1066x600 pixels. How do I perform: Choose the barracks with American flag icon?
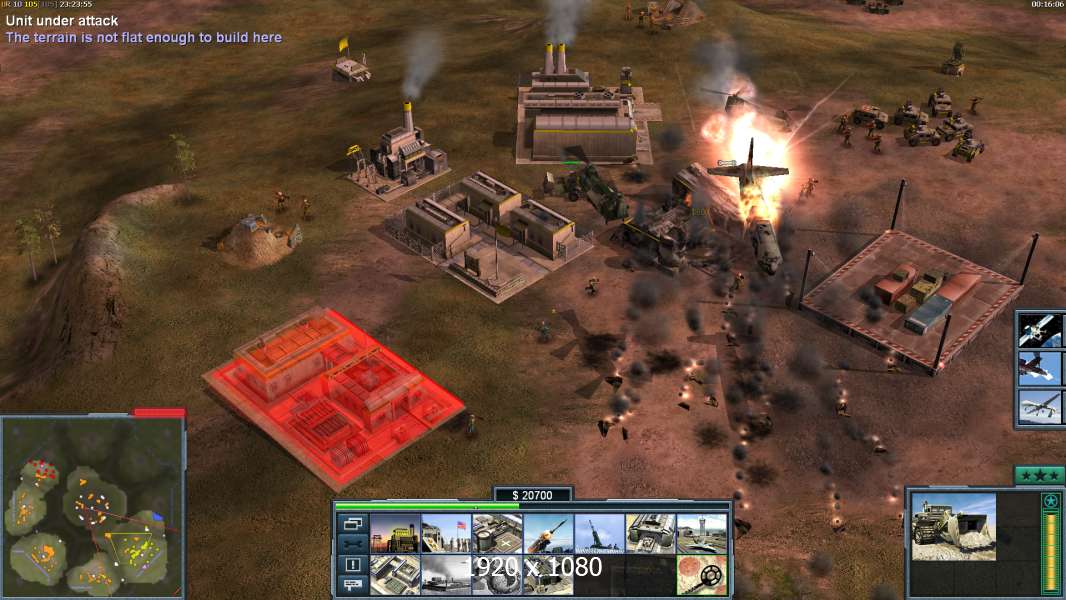coord(446,533)
